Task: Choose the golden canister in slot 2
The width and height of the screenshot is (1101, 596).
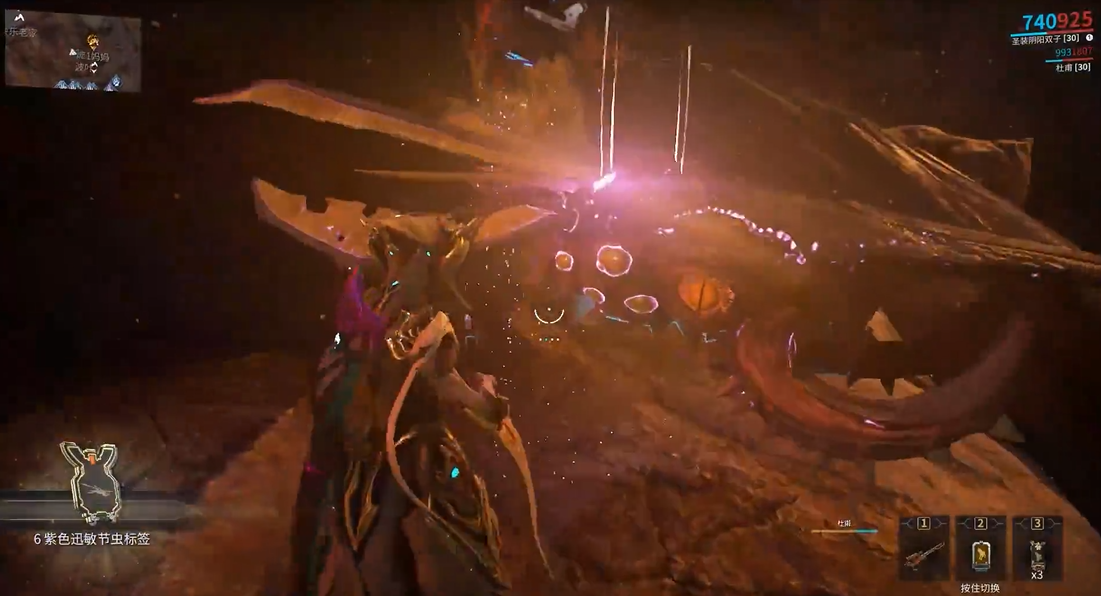Action: tap(980, 555)
